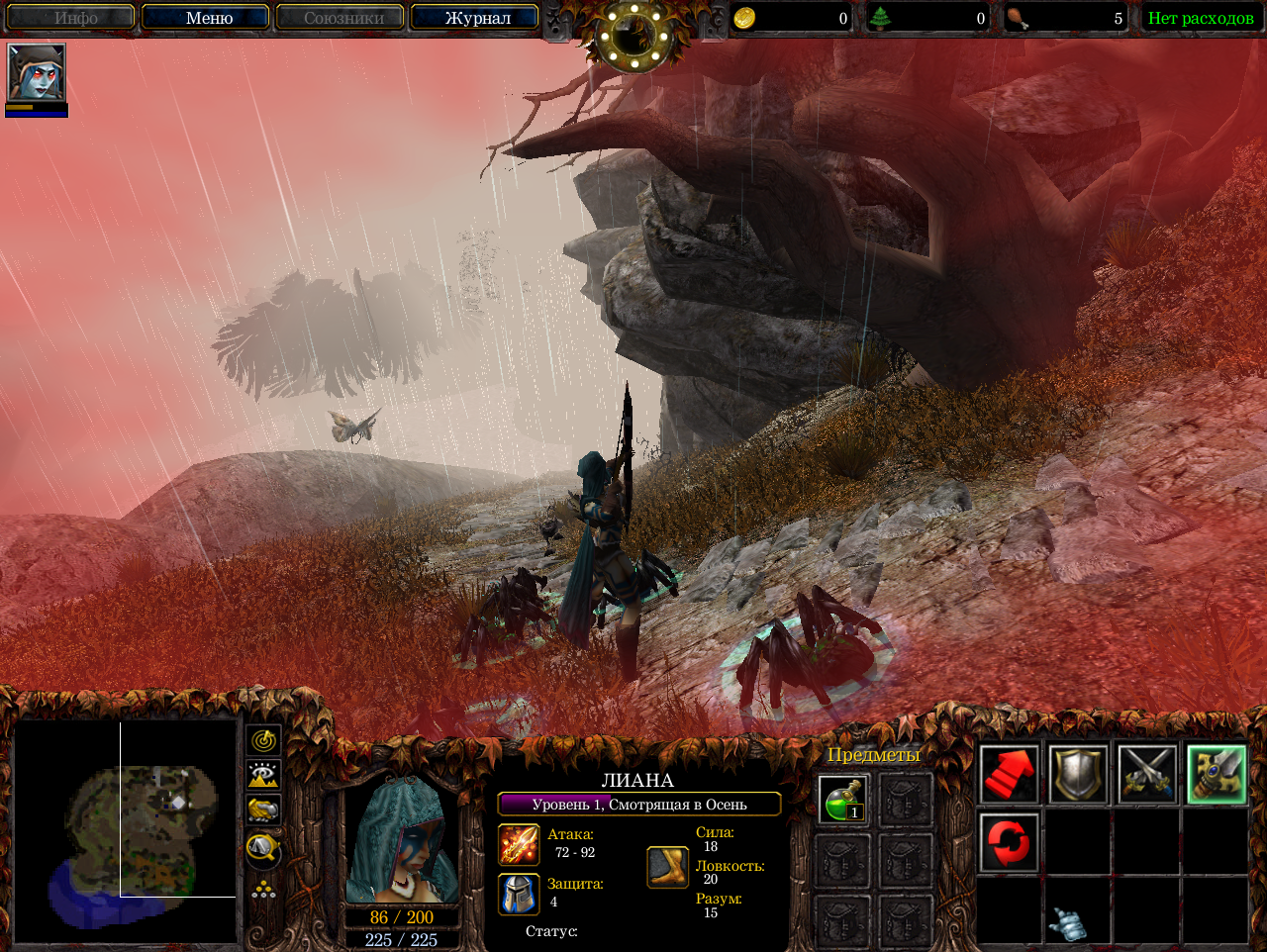This screenshot has height=952, width=1267.
Task: Click Лиана's hero portrait
Action: click(x=402, y=839)
